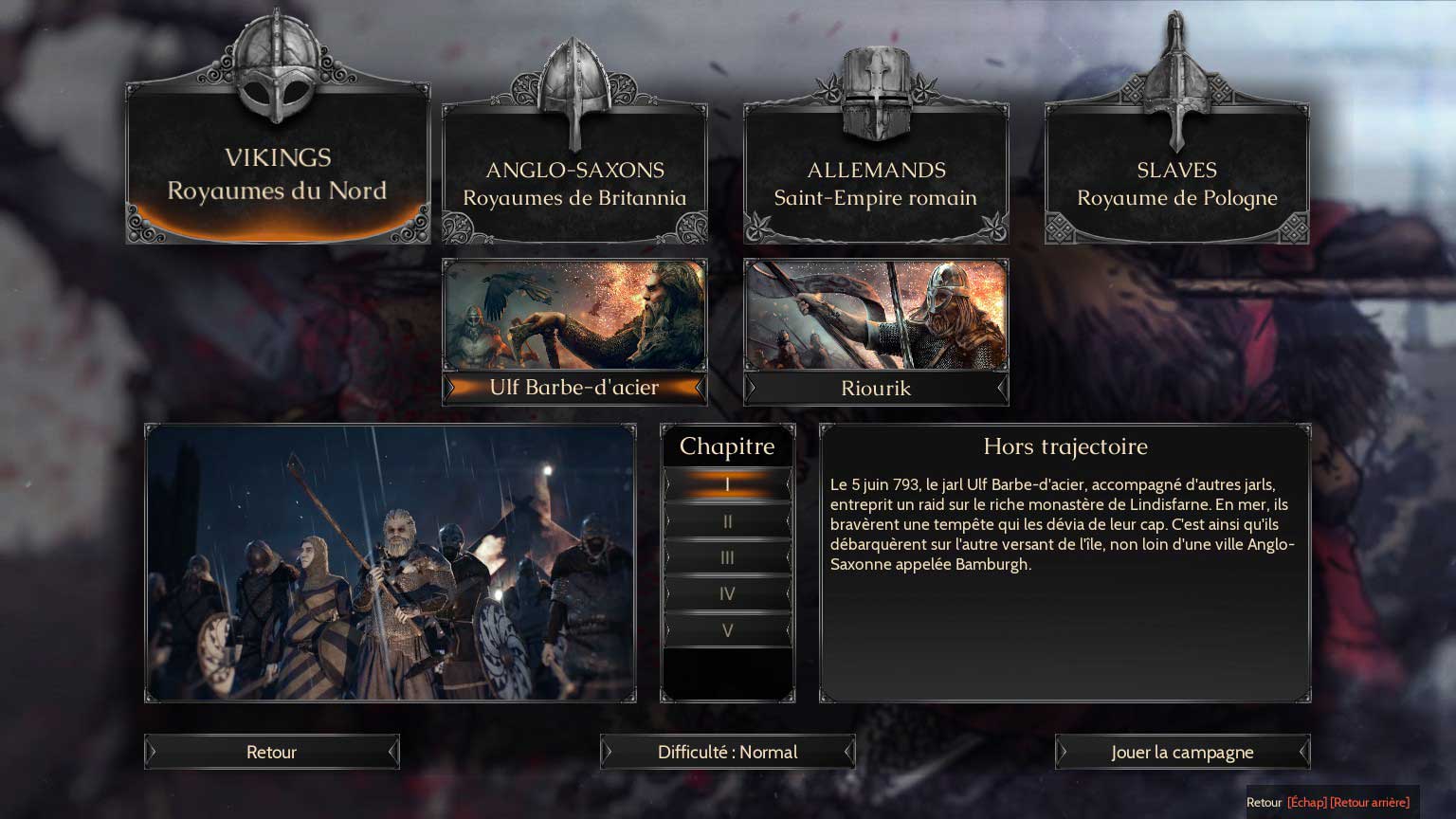Viewport: 1456px width, 819px height.
Task: Choose chapter IV
Action: [727, 594]
